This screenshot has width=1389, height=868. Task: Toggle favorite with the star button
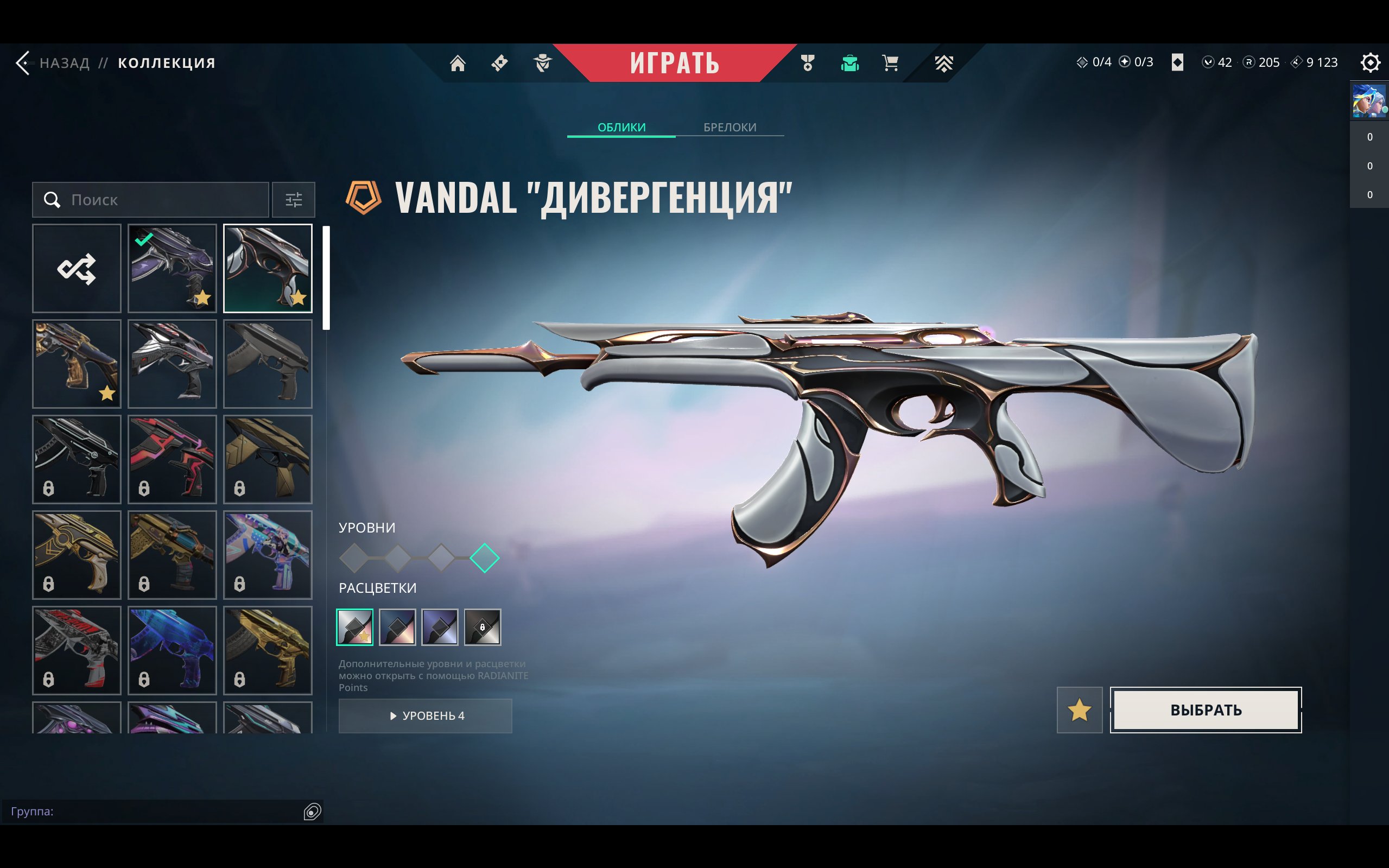[1079, 710]
